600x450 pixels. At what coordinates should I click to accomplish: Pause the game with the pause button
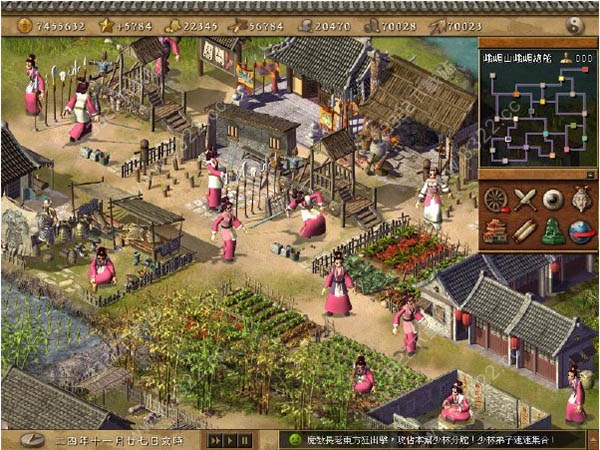pyautogui.click(x=246, y=440)
